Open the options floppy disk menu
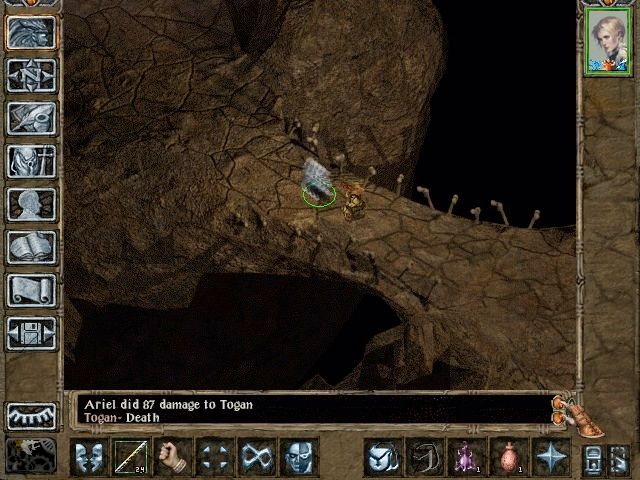Screen dimensions: 640x480 [x=31, y=333]
